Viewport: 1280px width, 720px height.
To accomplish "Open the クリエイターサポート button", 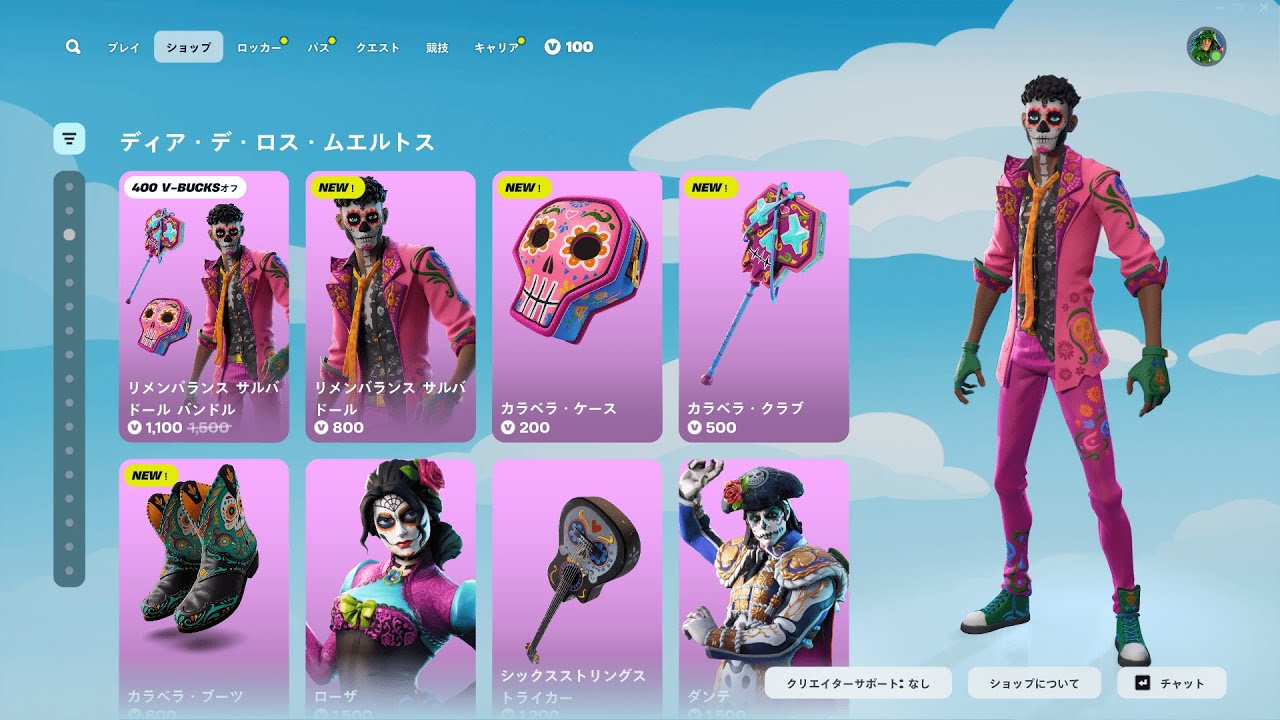I will [x=858, y=684].
